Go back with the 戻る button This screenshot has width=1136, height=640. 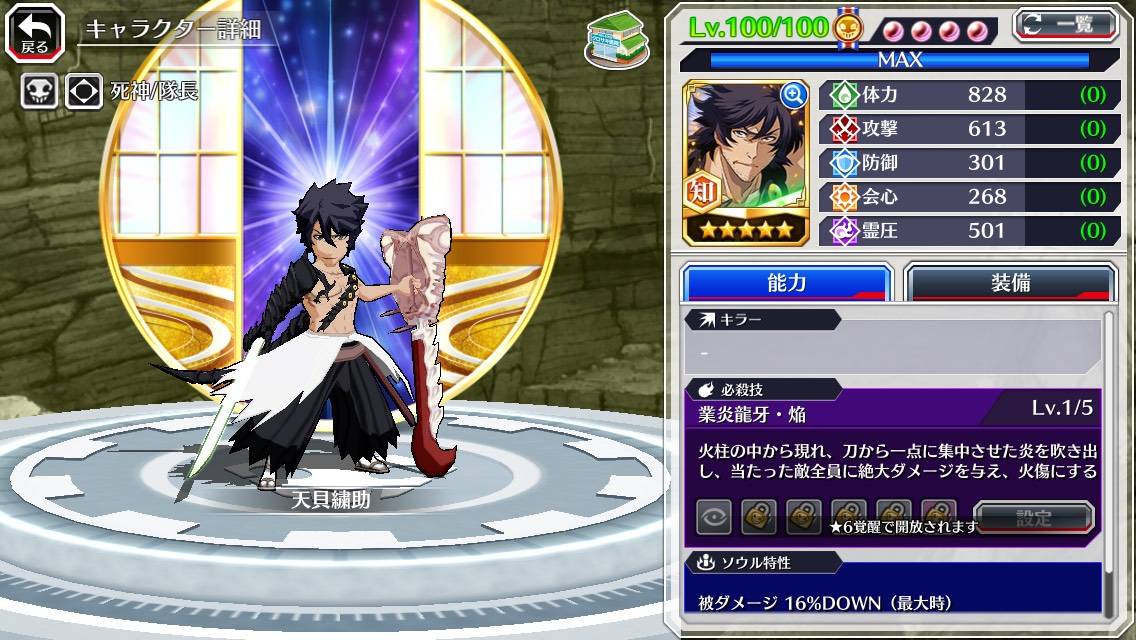(36, 32)
